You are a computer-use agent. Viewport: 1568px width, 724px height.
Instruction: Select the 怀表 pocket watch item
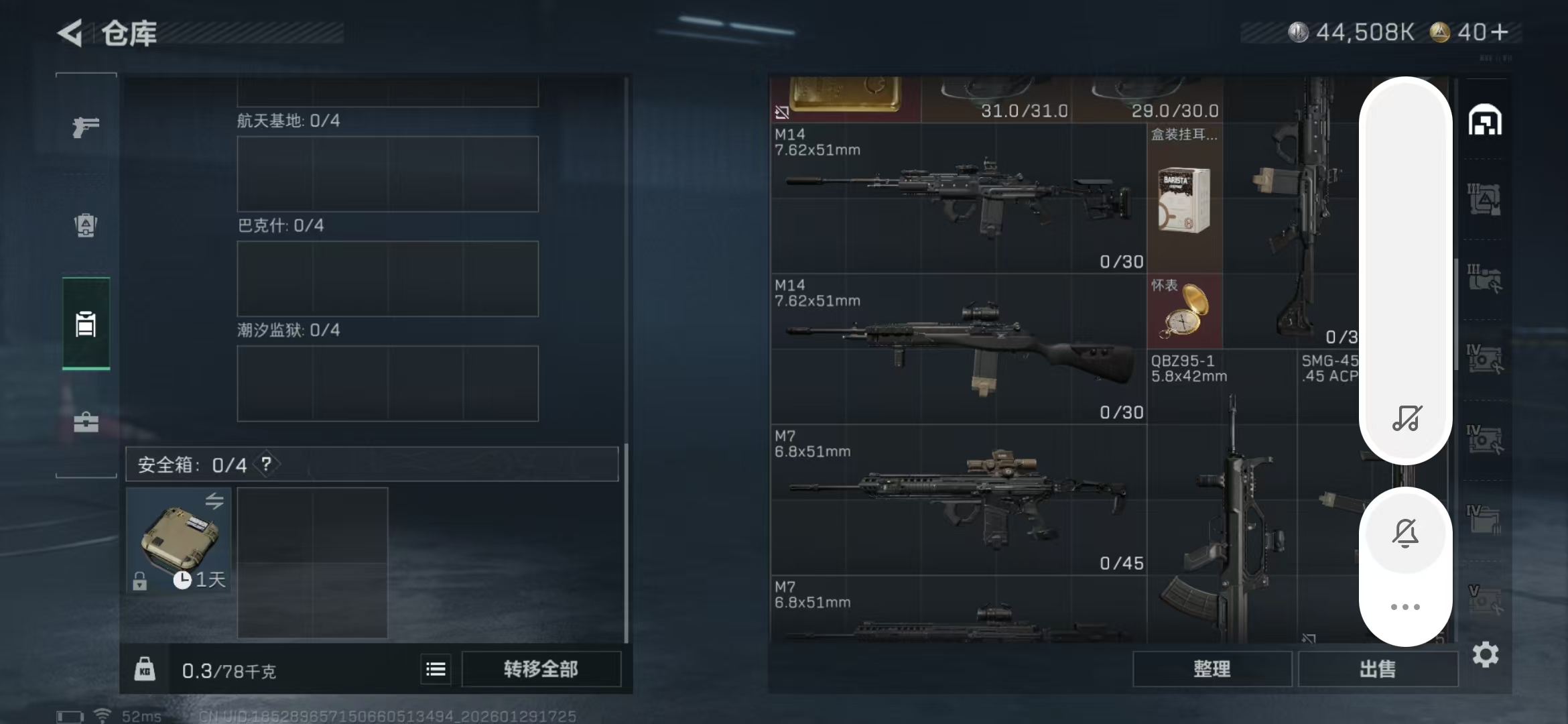click(1184, 312)
